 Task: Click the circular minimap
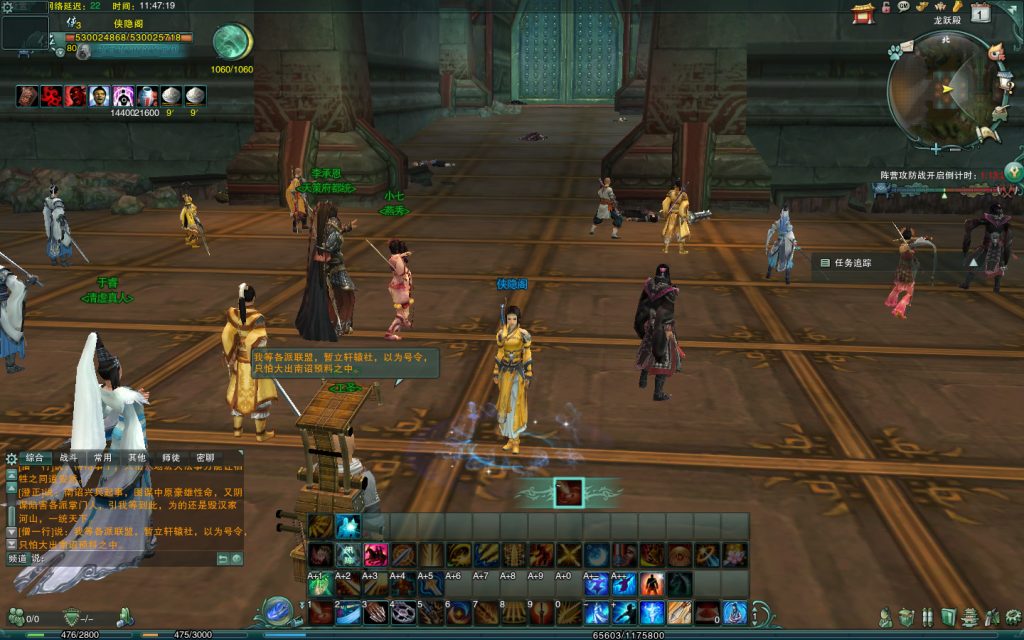(944, 91)
